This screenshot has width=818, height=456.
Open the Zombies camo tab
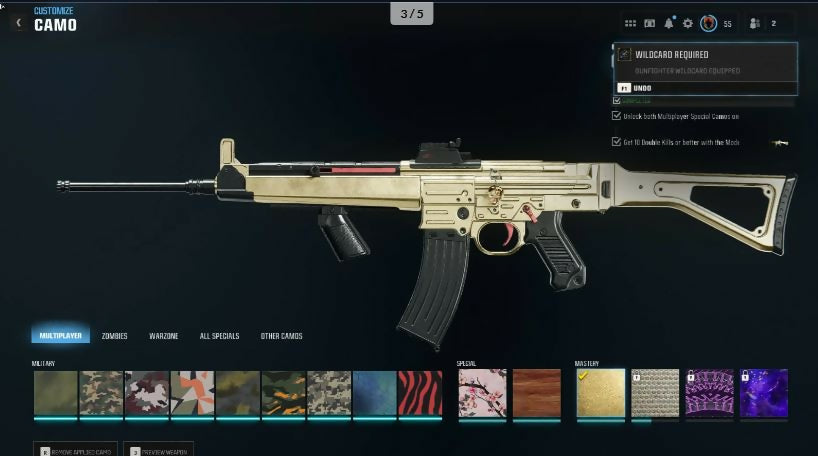(114, 336)
